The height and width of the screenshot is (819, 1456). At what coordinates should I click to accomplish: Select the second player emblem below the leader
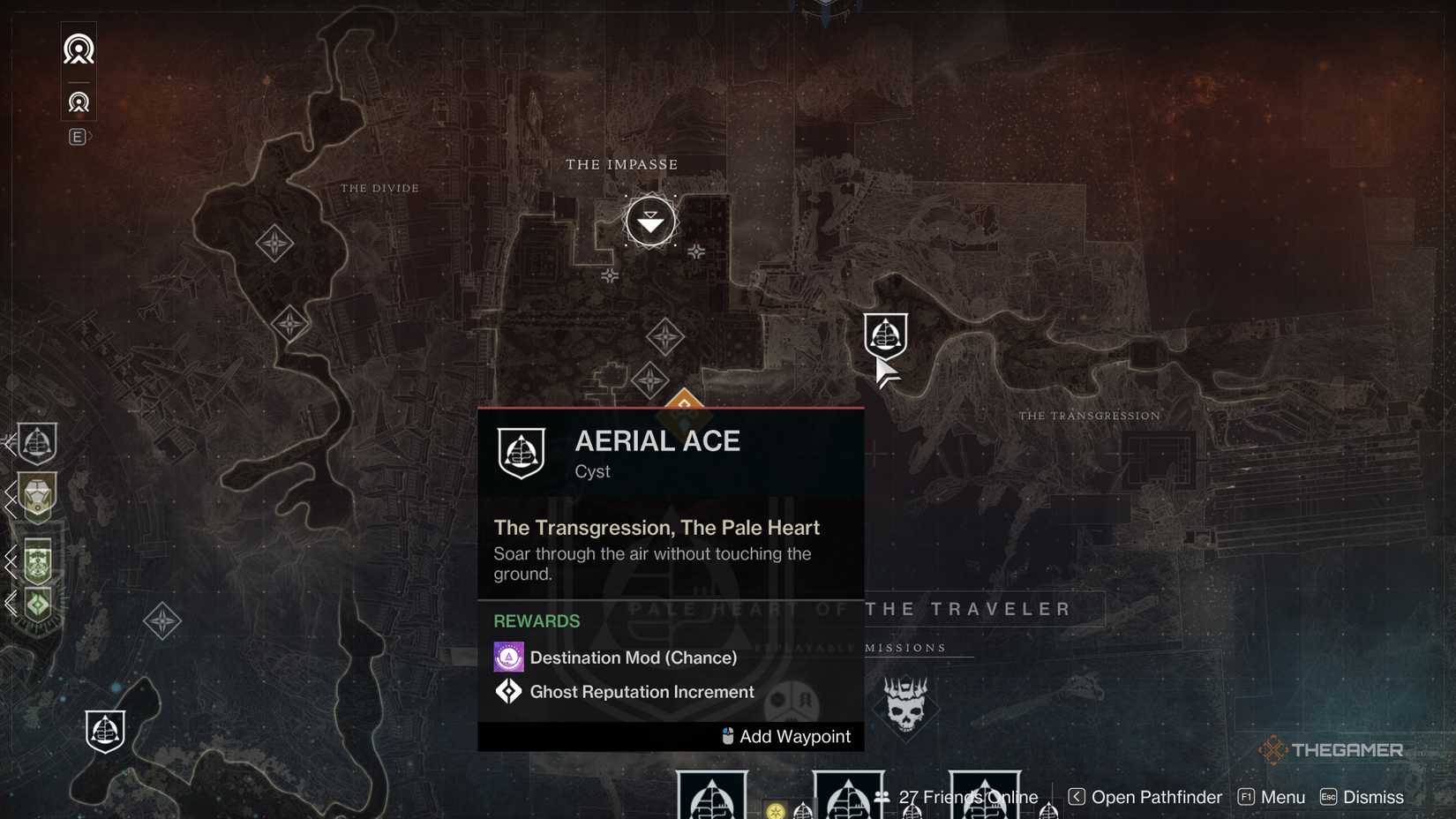click(x=79, y=101)
